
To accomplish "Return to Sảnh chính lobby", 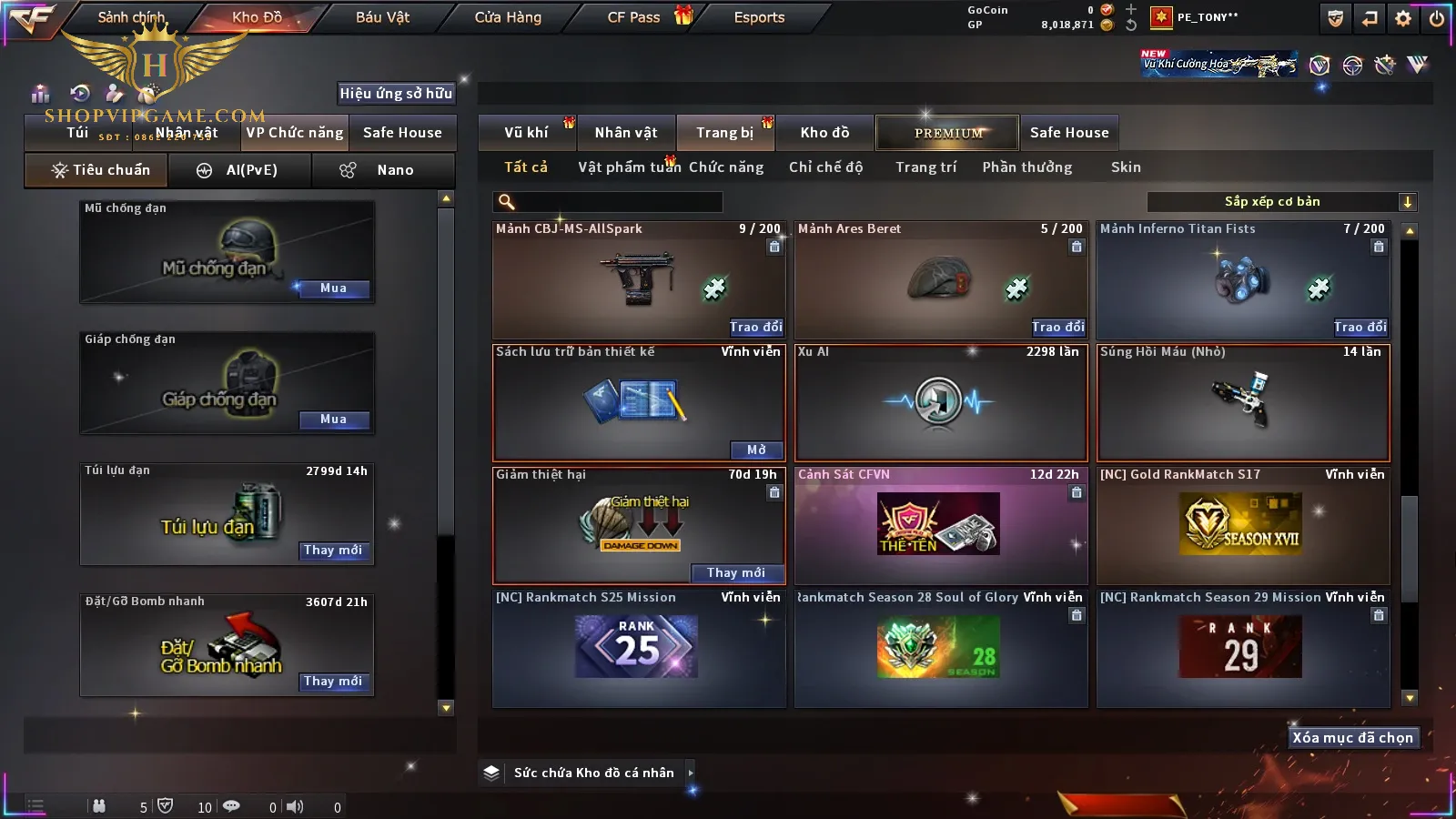I will pyautogui.click(x=131, y=17).
